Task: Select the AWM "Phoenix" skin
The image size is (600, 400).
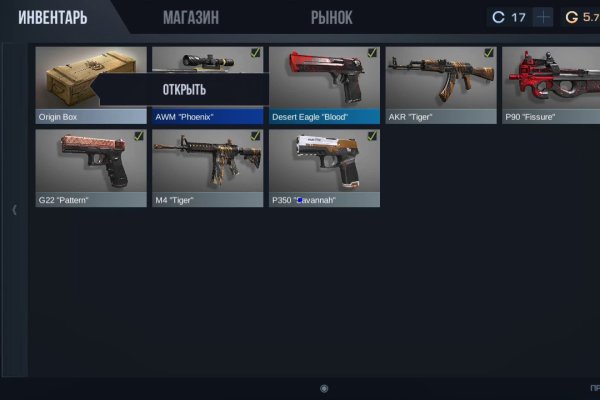Action: tap(207, 60)
